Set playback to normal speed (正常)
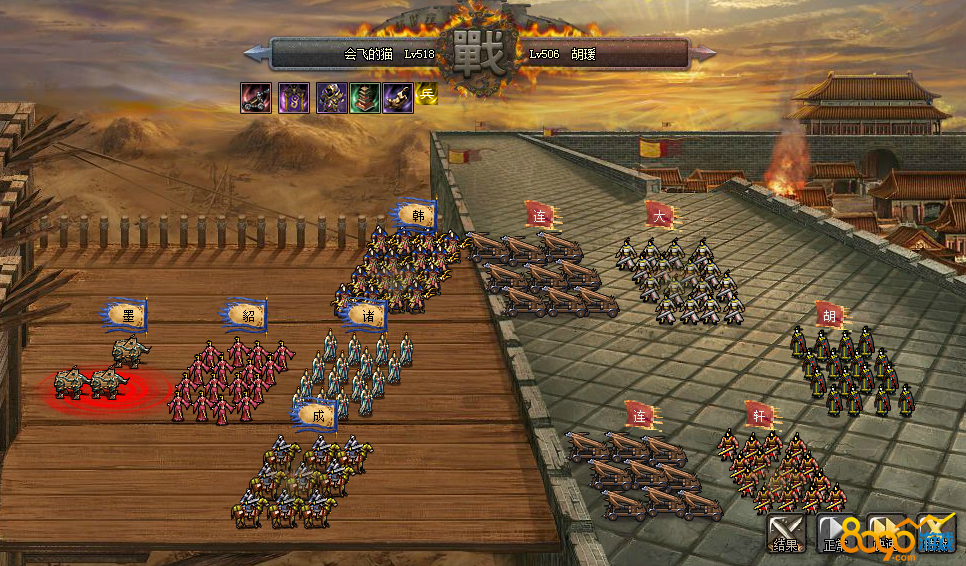Viewport: 966px width, 566px height. tap(836, 533)
